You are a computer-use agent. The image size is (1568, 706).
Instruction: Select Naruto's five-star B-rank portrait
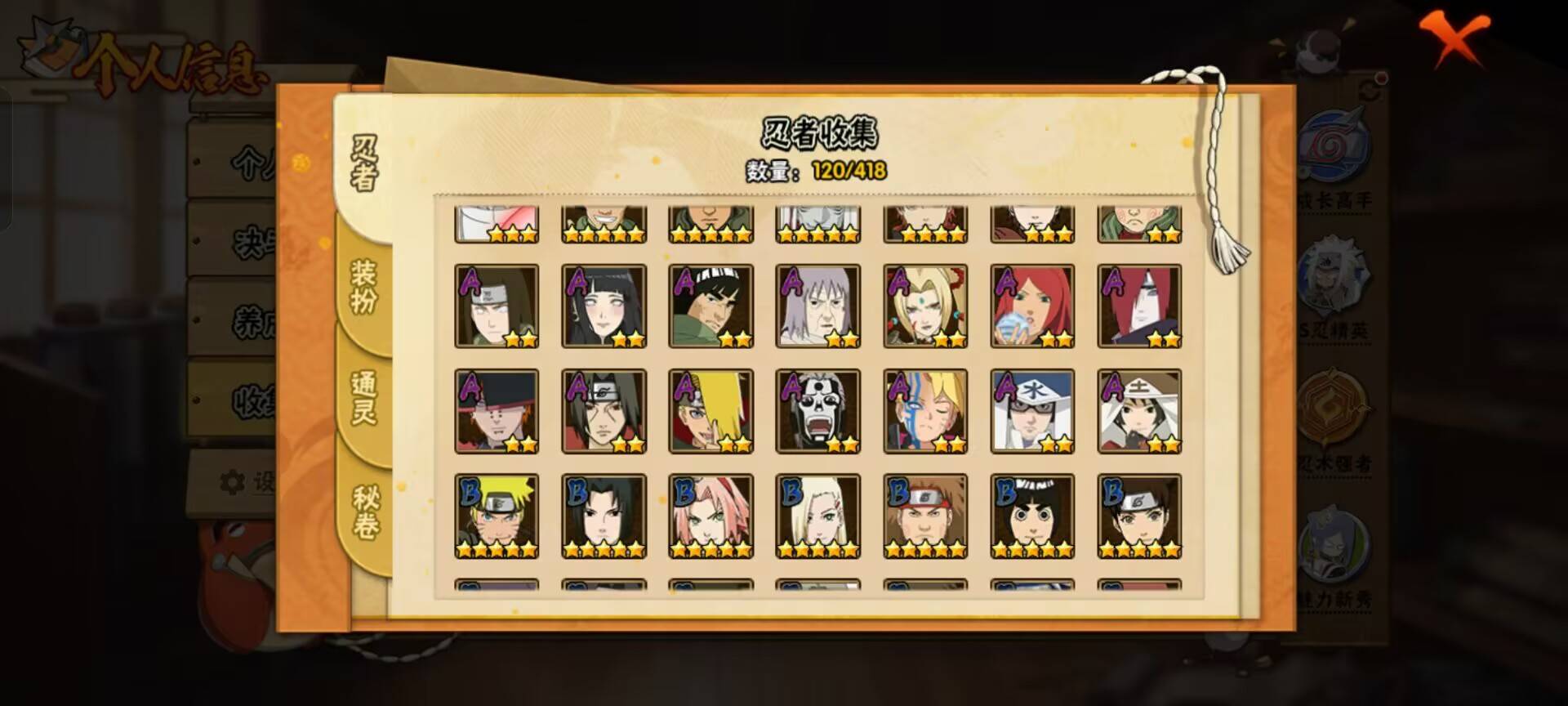(x=497, y=515)
